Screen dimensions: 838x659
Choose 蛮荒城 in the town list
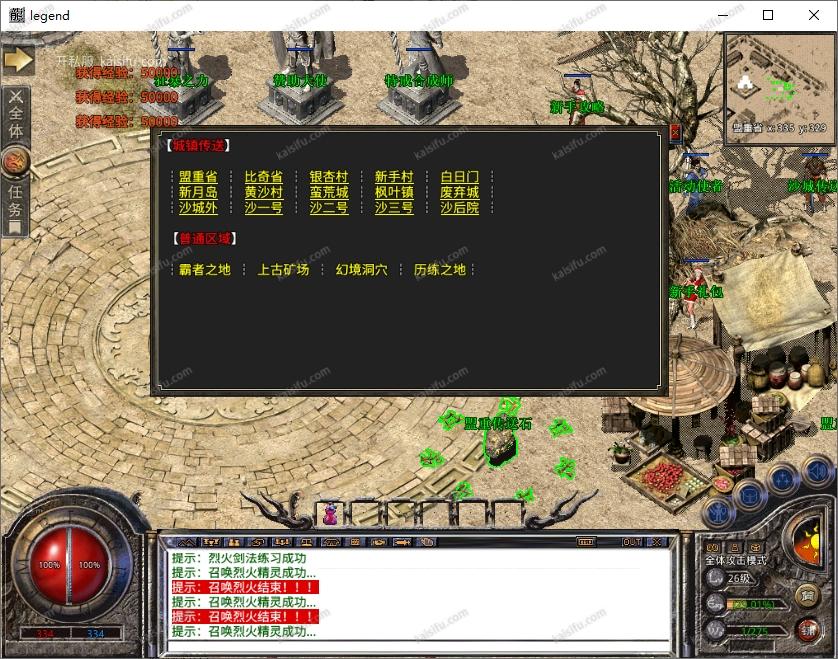point(329,193)
